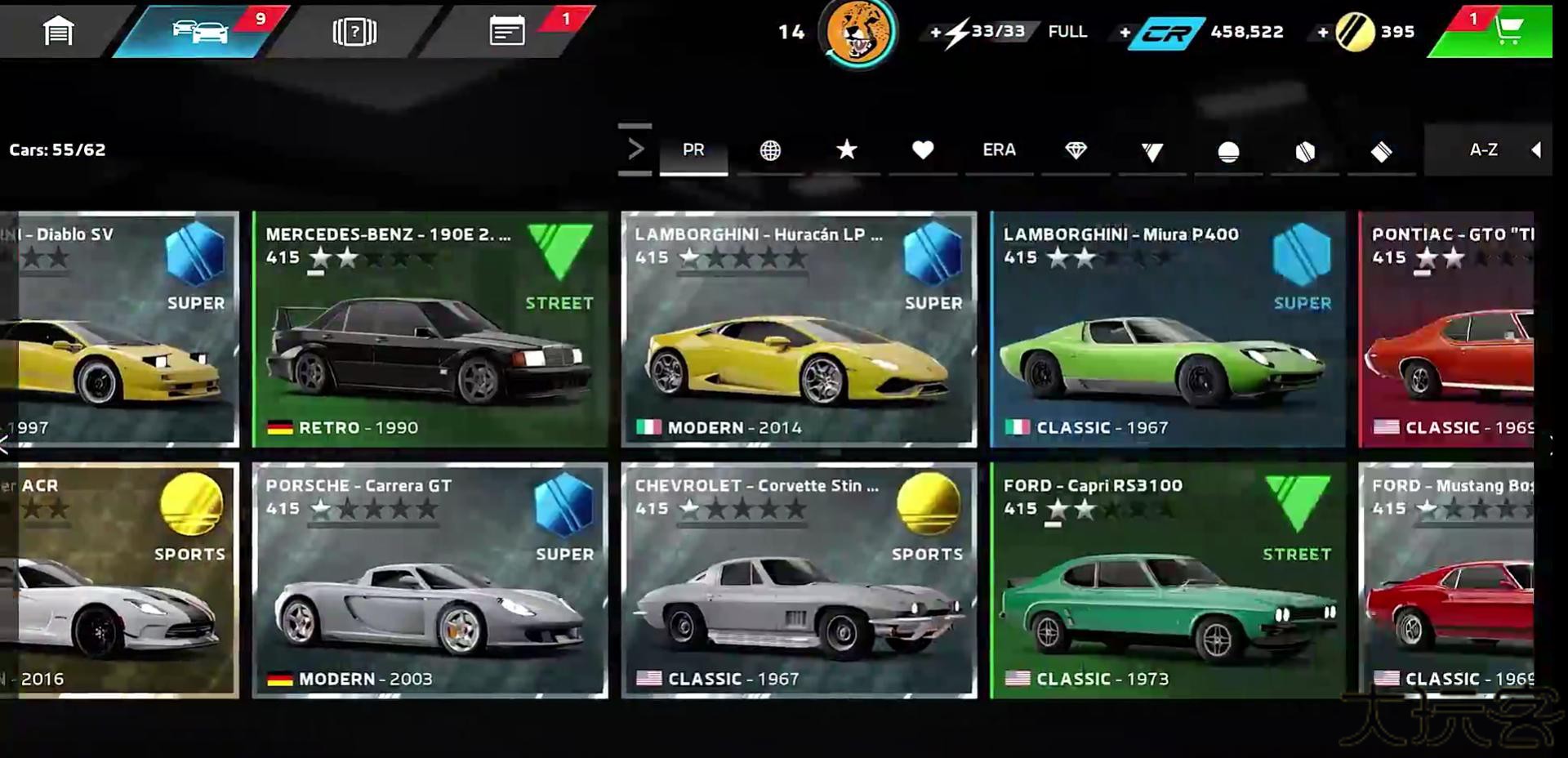Add more CR credits

[1125, 33]
